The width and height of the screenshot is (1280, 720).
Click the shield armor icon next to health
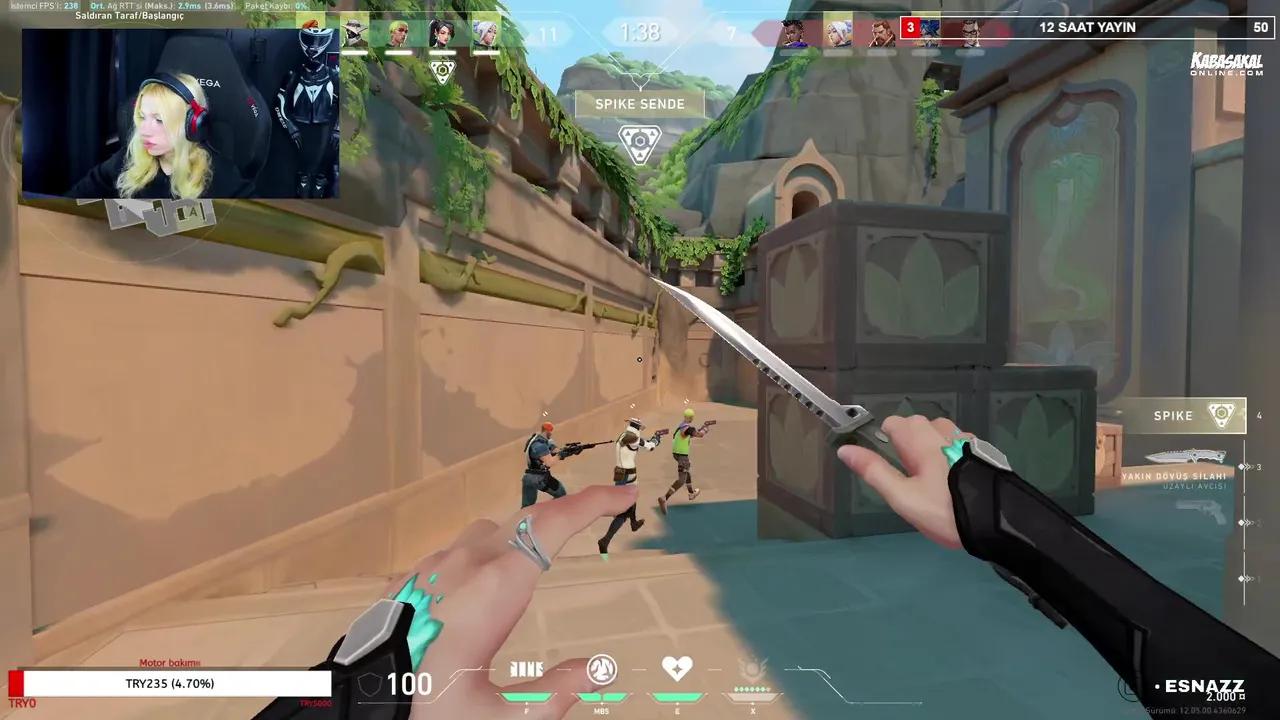(369, 684)
